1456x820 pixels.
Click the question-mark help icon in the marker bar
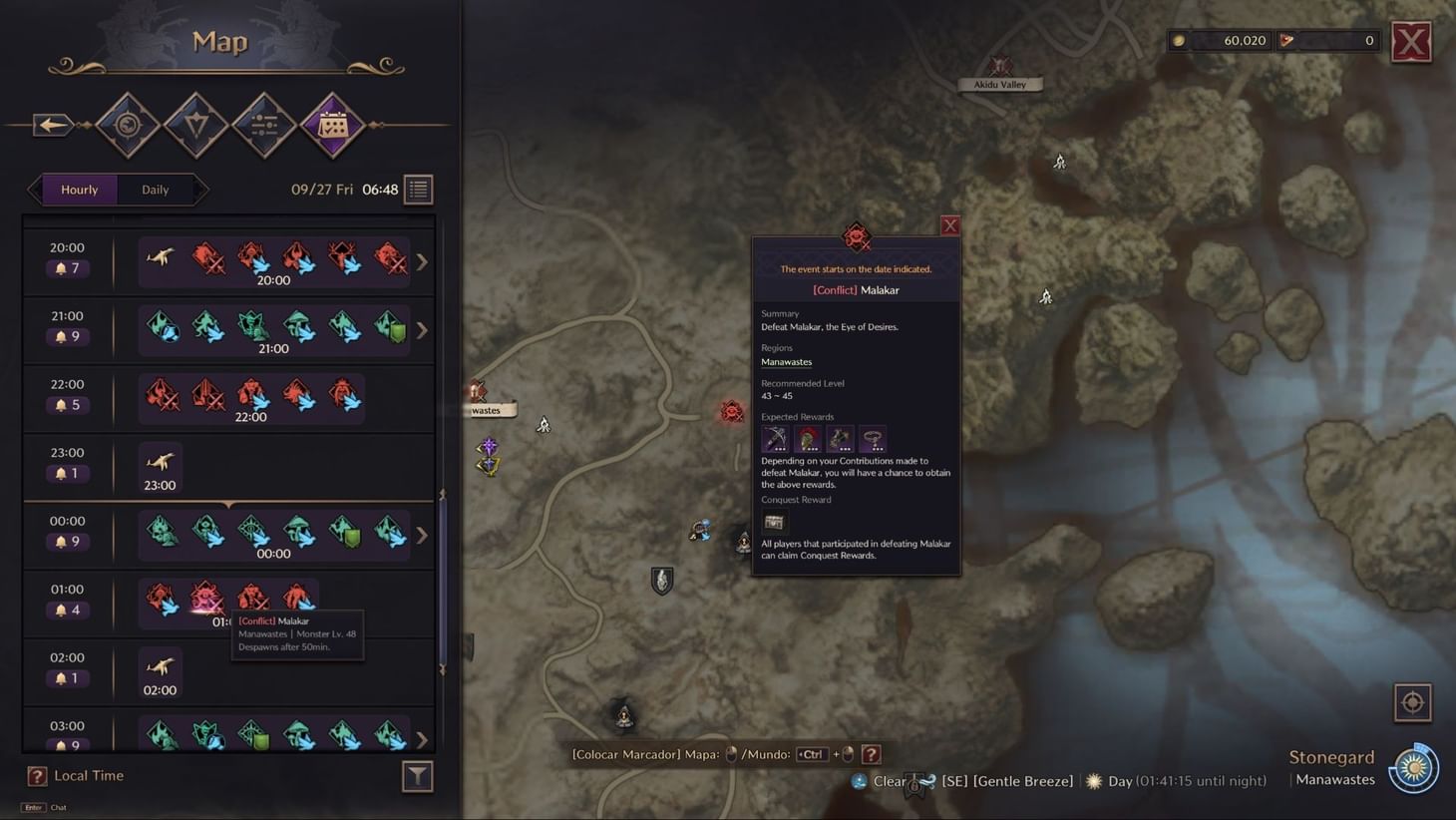pyautogui.click(x=872, y=754)
